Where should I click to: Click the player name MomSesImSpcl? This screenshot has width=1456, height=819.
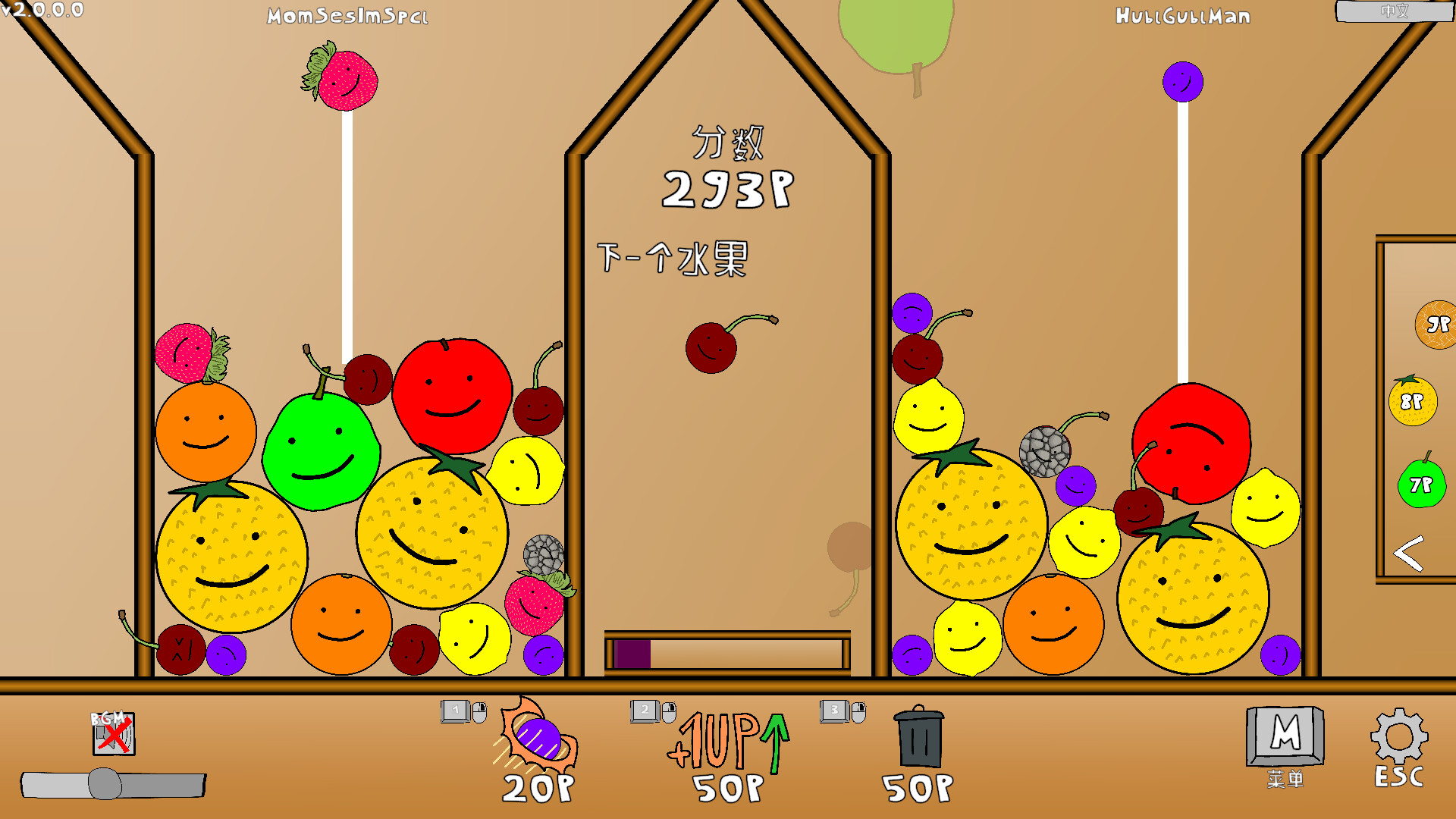[x=347, y=15]
